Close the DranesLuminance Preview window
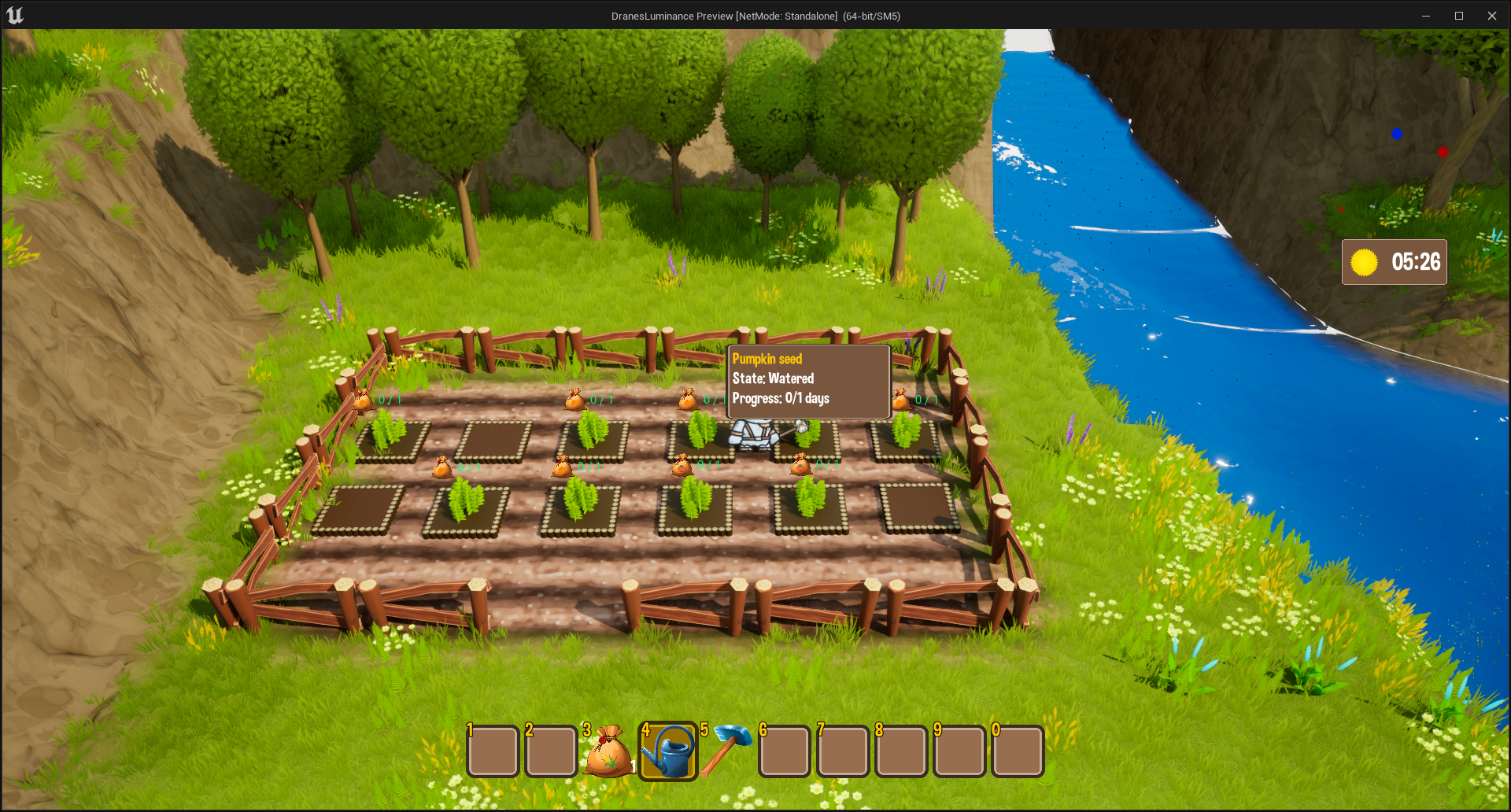 point(1491,16)
